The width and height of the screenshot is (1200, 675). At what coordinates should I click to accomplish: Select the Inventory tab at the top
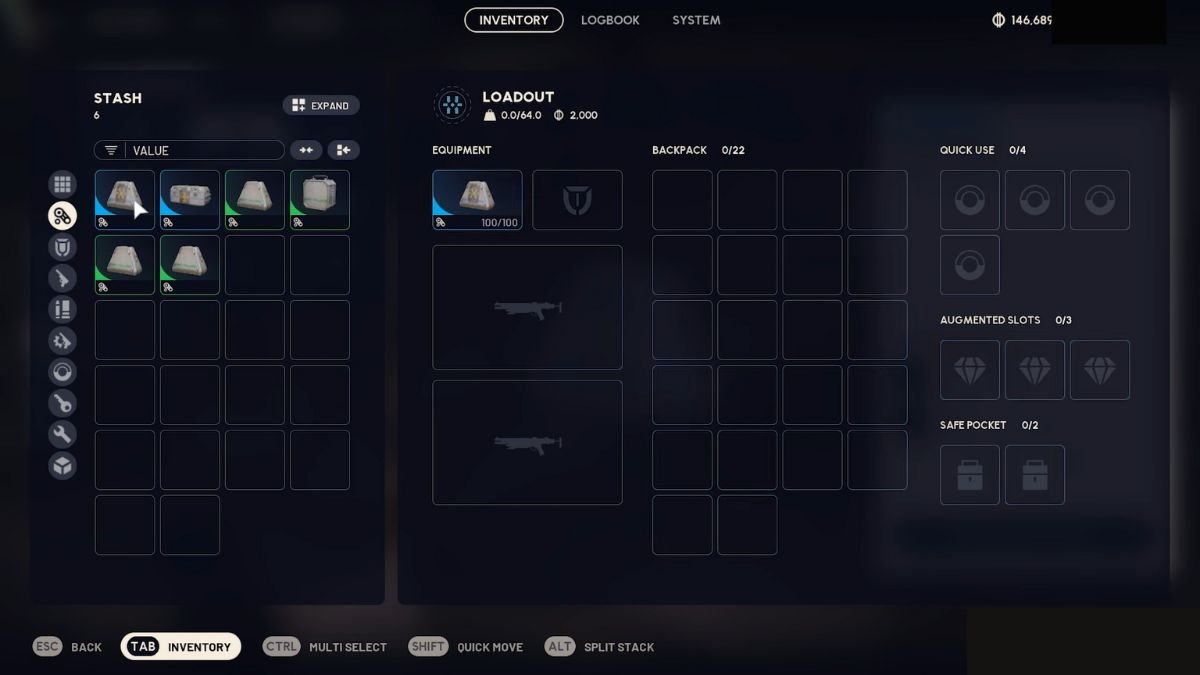click(514, 20)
